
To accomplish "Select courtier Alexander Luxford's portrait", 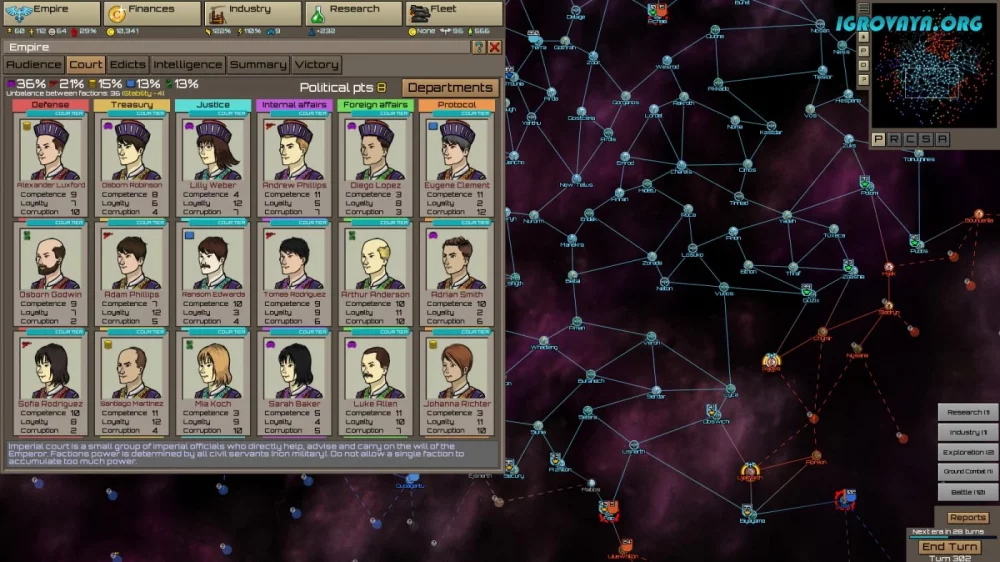I will pos(50,150).
